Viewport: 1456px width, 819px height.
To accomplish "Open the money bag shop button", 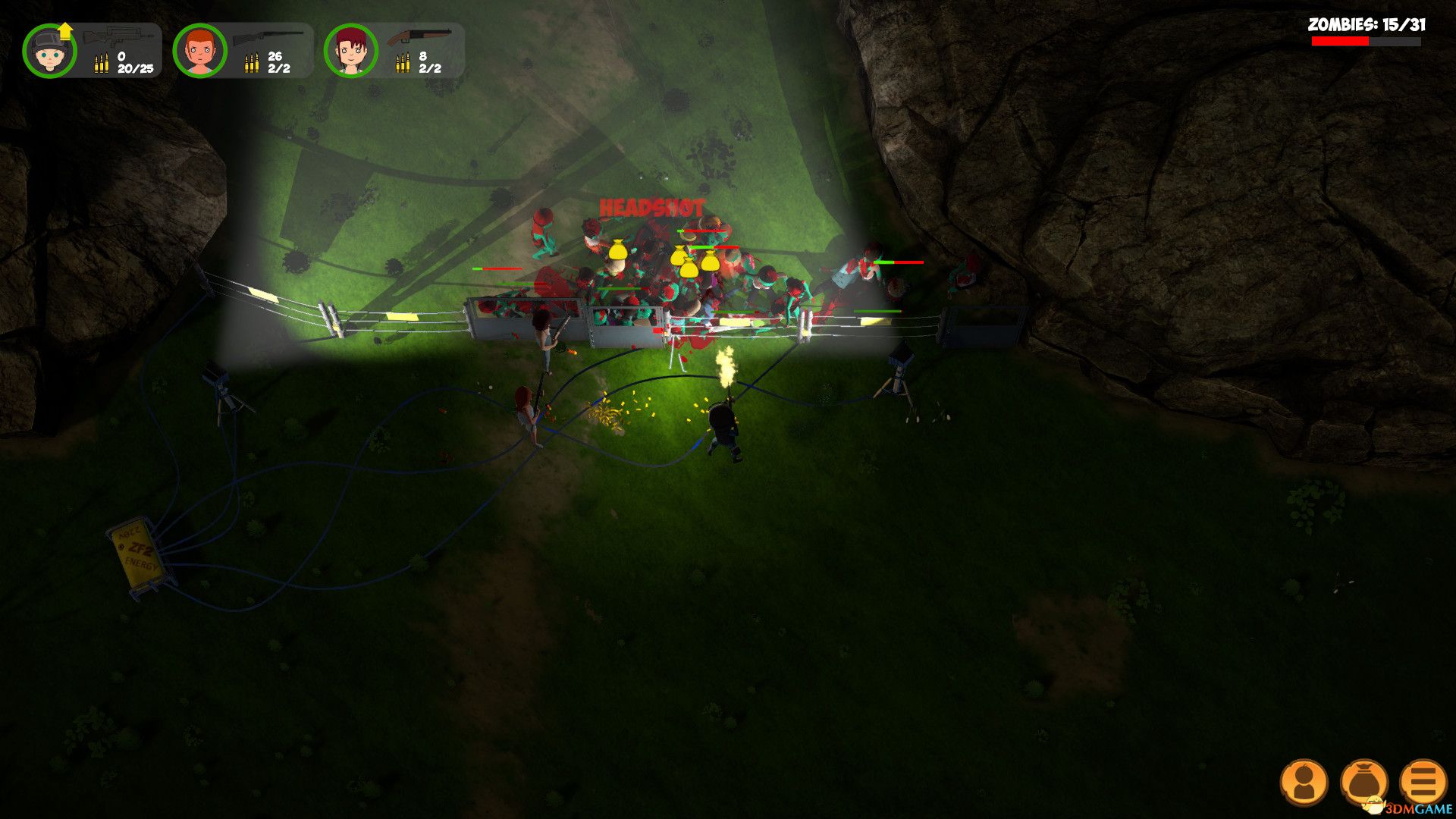I will [1363, 782].
